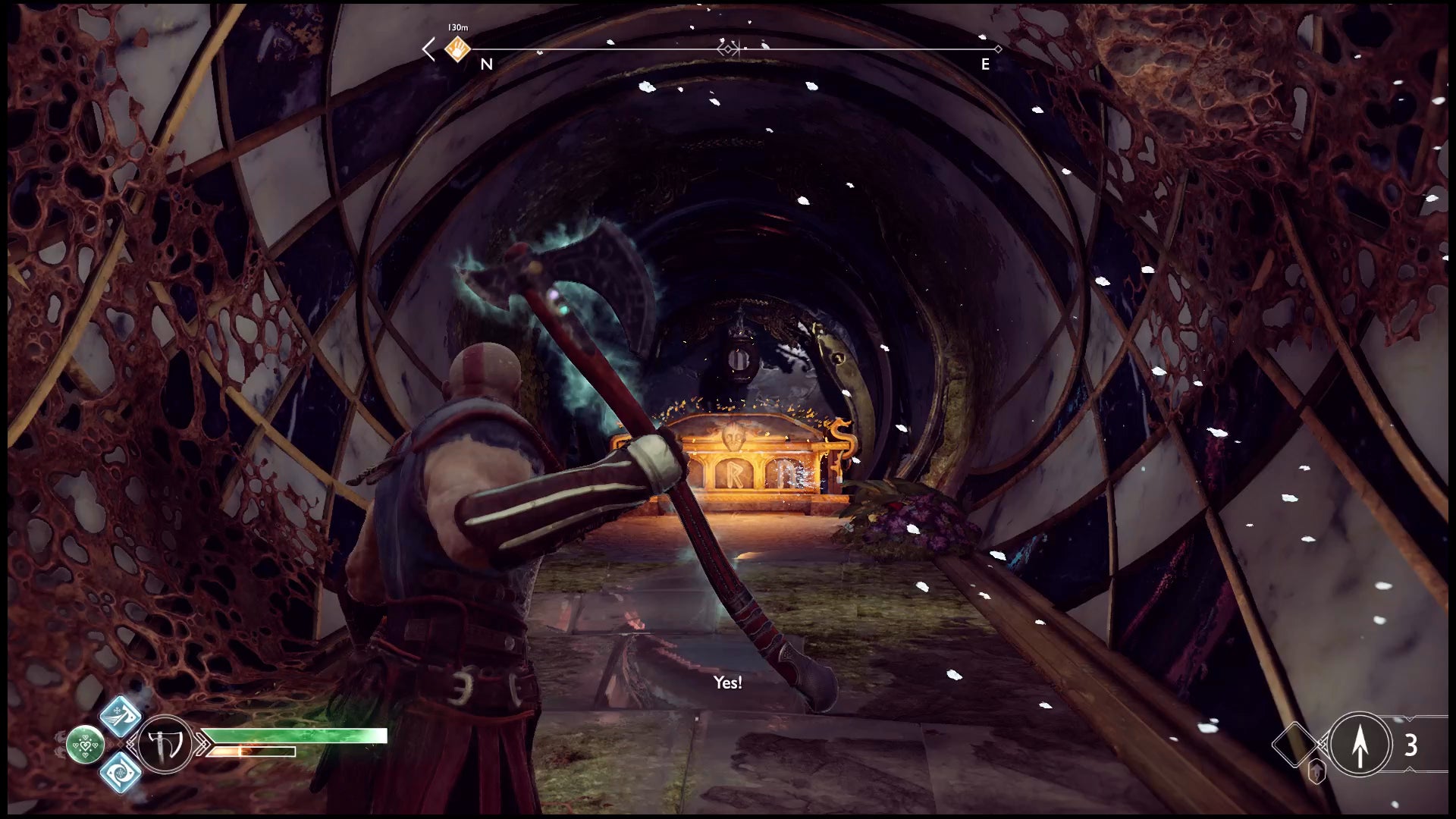Use the lower swirling frost runic attack
This screenshot has width=1456, height=819.
[x=121, y=772]
